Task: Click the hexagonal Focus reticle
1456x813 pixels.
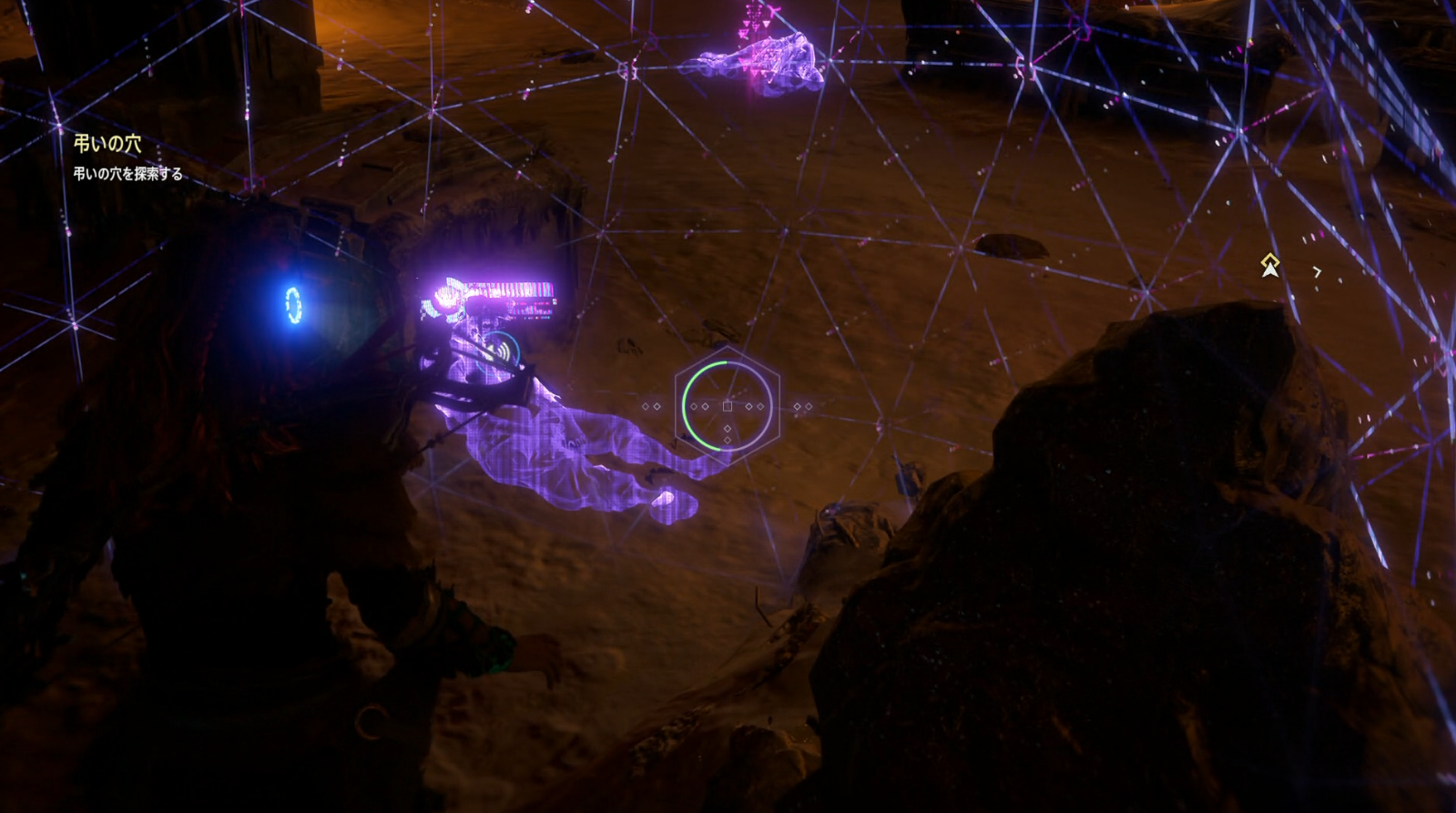Action: click(x=727, y=406)
